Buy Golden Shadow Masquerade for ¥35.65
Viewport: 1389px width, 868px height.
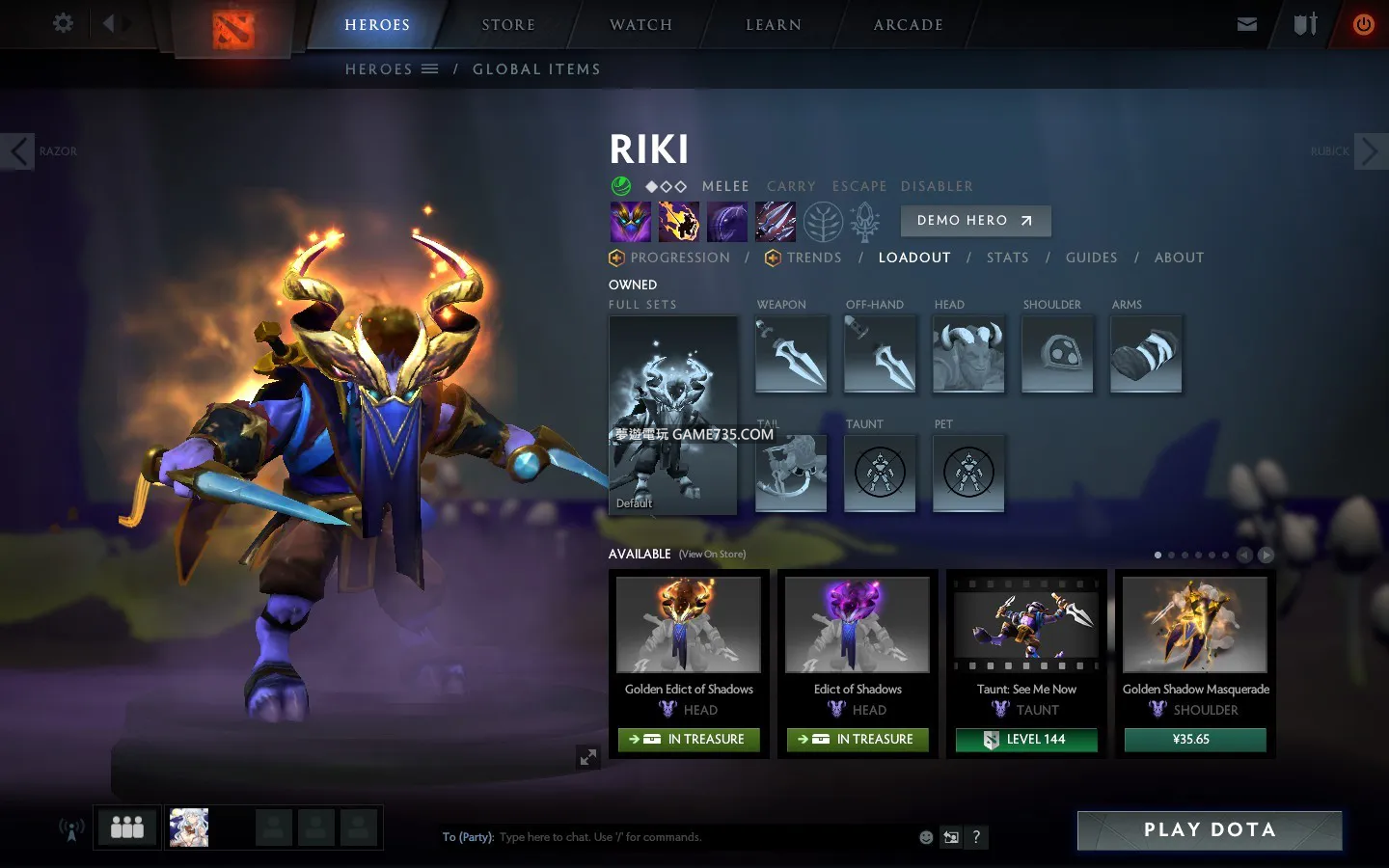click(1194, 740)
